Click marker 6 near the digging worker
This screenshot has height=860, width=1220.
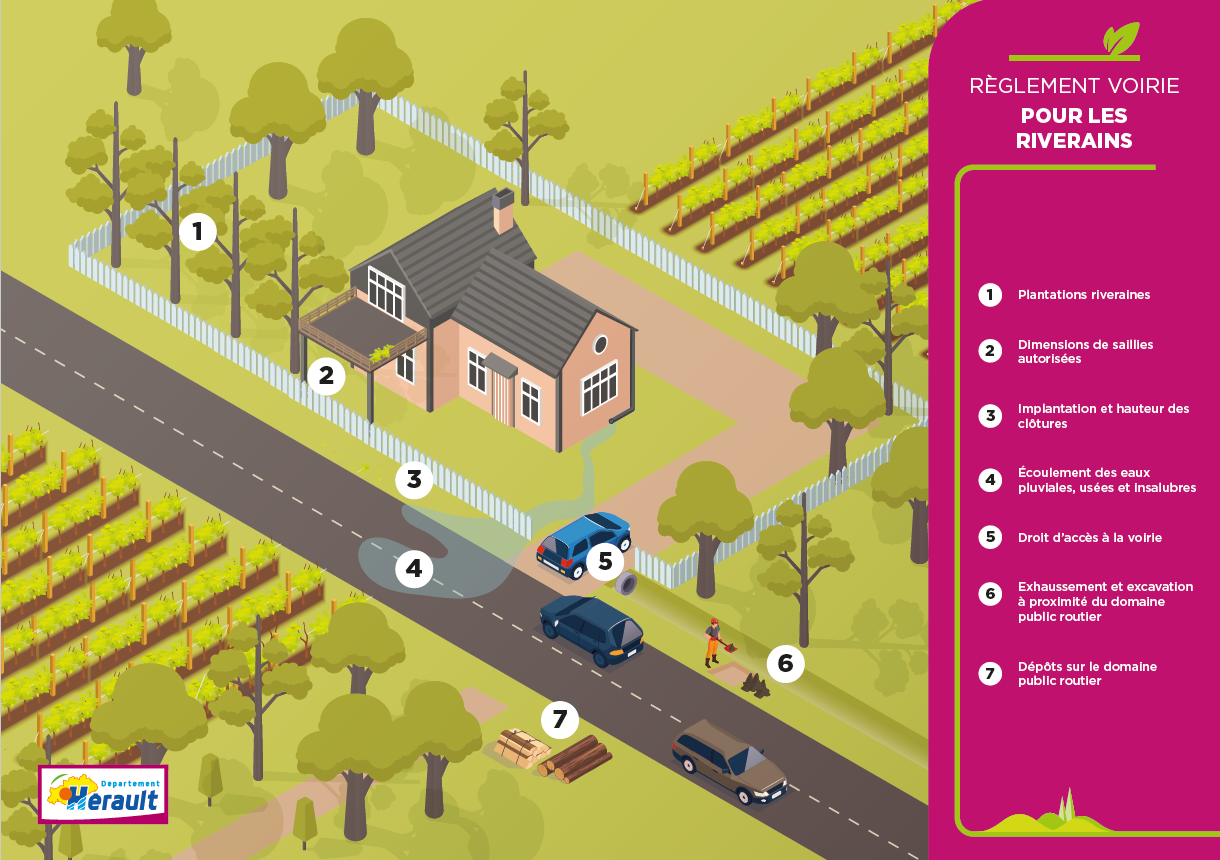785,663
